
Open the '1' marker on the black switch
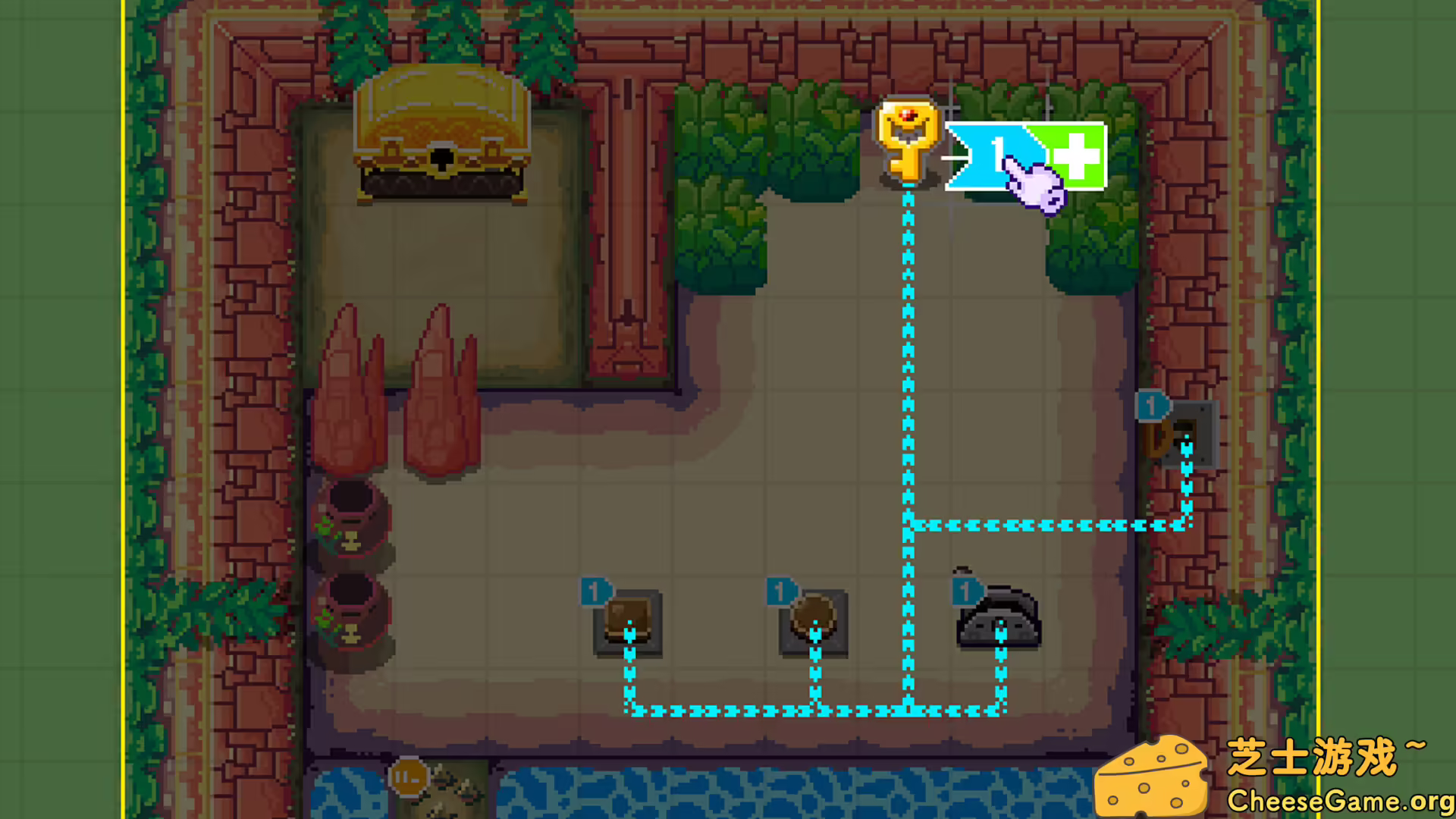tap(967, 590)
